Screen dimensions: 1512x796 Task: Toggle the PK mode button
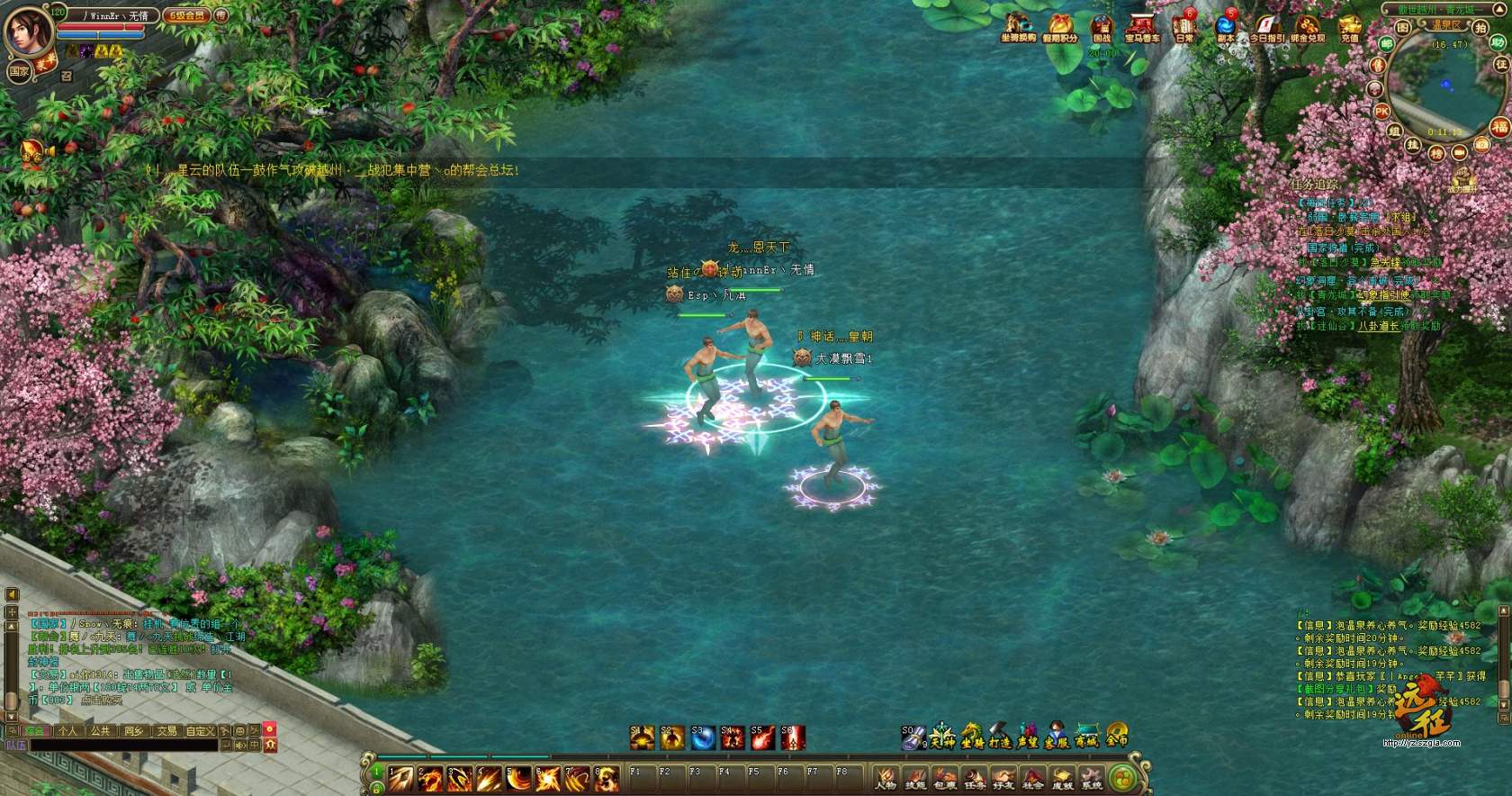[1381, 112]
